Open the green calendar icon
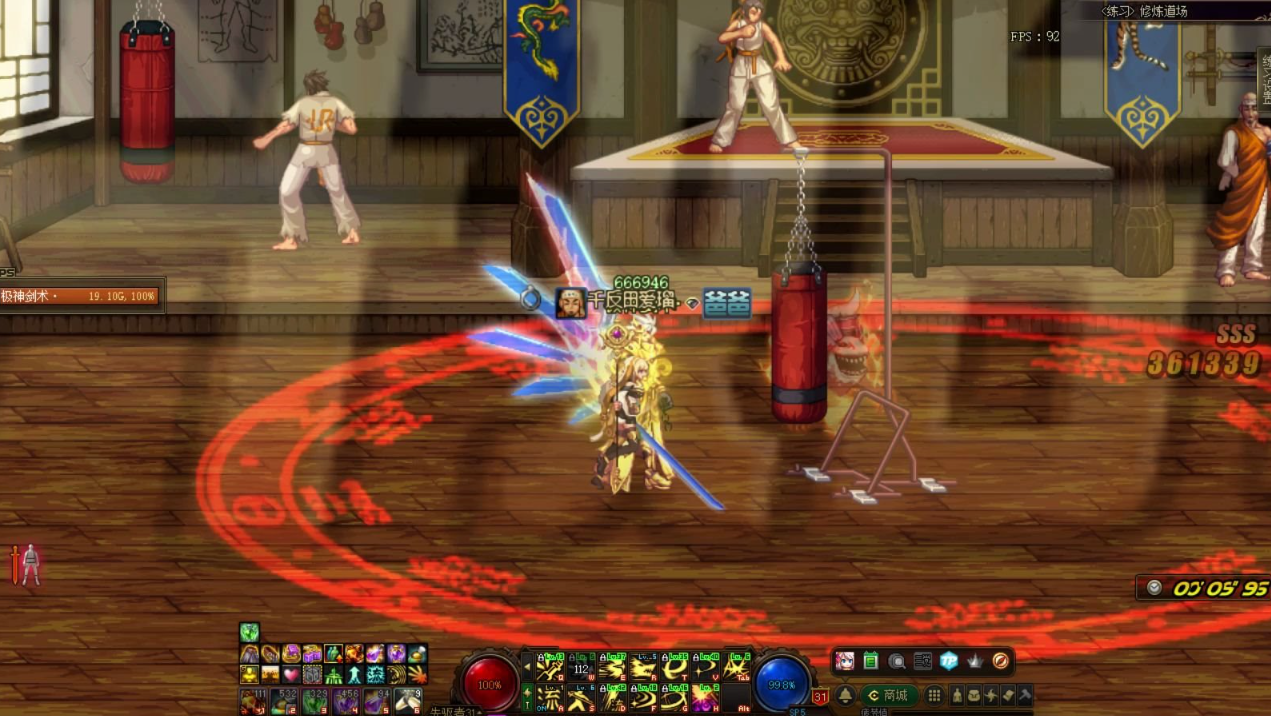Viewport: 1271px width, 716px height. [871, 661]
